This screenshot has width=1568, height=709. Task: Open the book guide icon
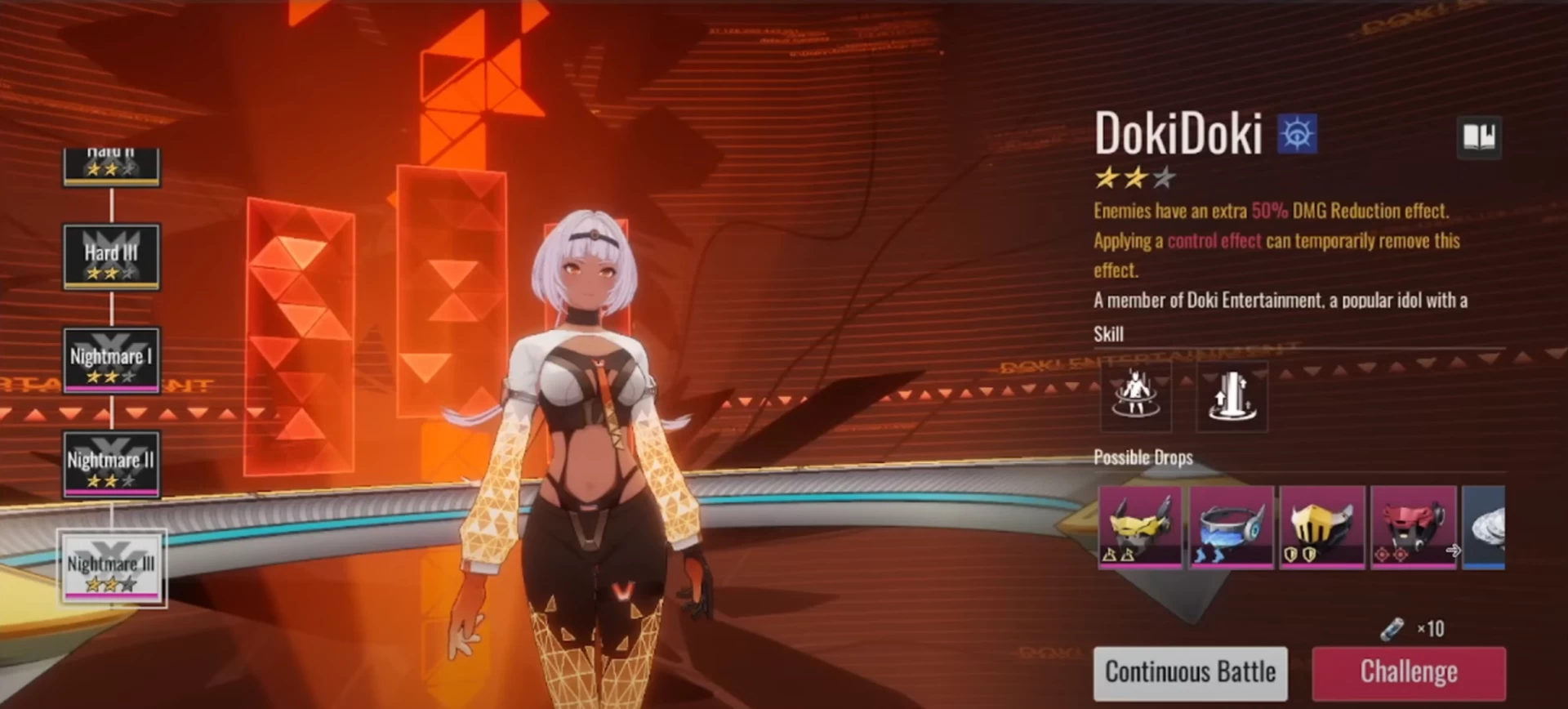click(x=1479, y=136)
